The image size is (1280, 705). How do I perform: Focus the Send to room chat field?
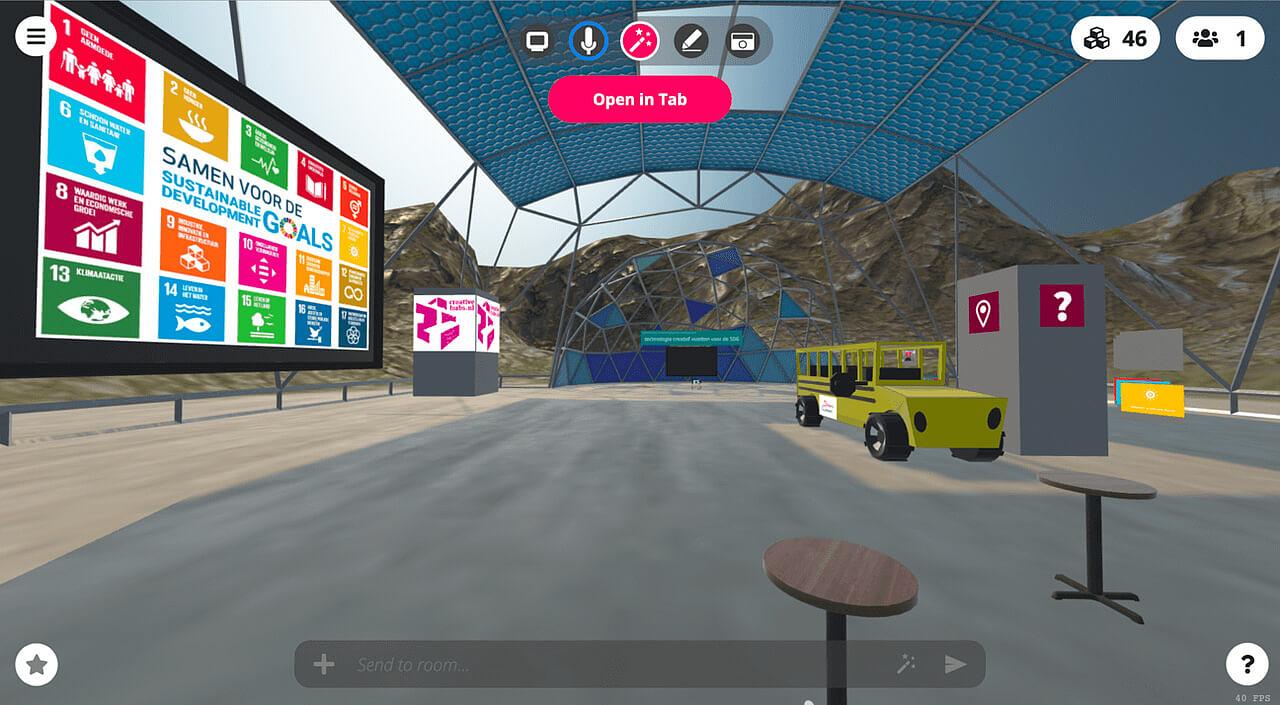pos(610,664)
